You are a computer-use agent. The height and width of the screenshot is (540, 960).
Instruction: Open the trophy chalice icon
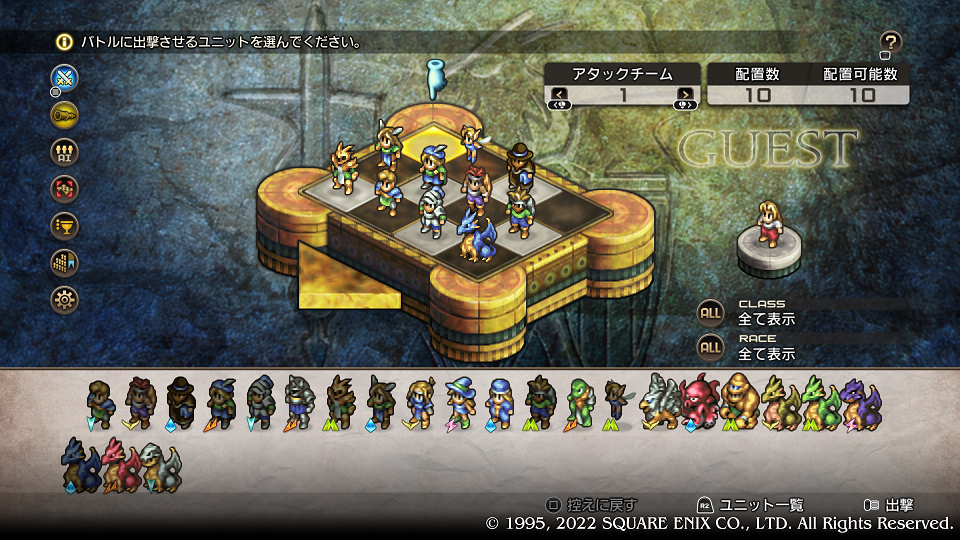point(65,225)
